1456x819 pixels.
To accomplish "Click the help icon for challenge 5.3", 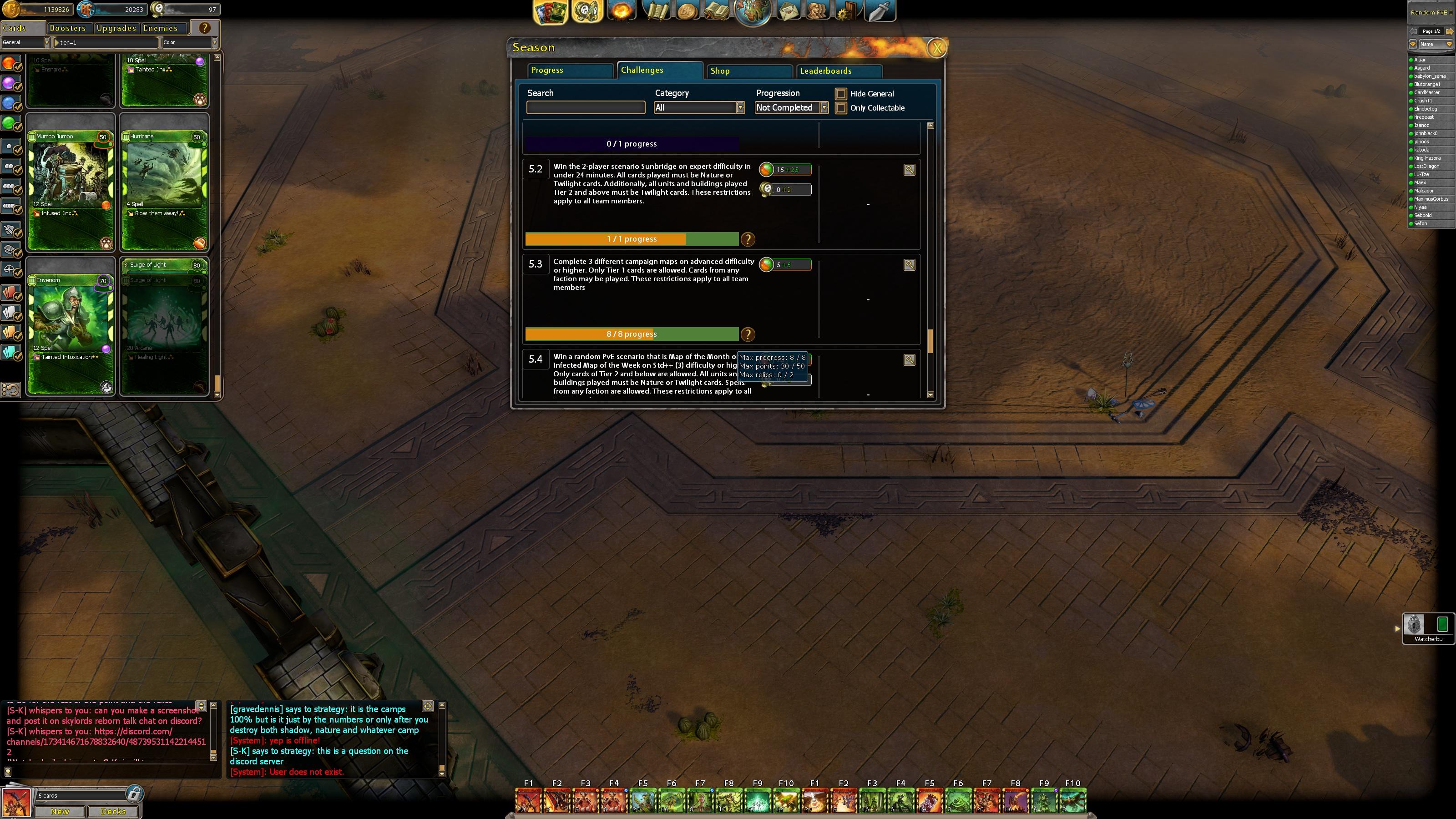I will pos(748,334).
